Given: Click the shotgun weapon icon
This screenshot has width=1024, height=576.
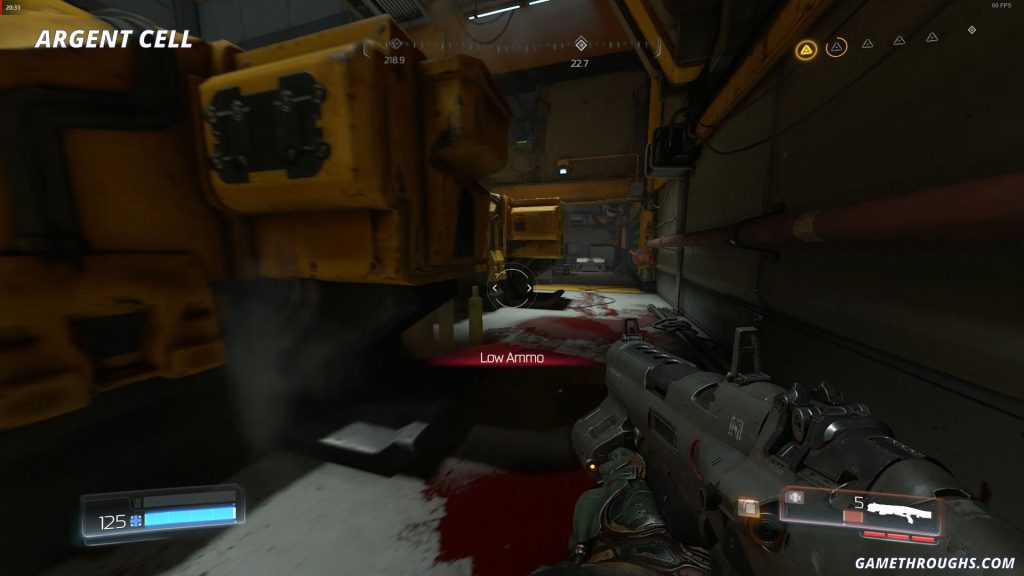Looking at the screenshot, I should tap(899, 511).
